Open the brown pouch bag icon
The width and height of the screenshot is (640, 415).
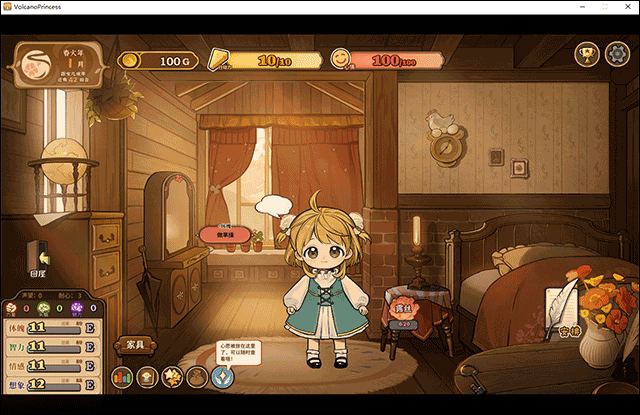(198, 377)
